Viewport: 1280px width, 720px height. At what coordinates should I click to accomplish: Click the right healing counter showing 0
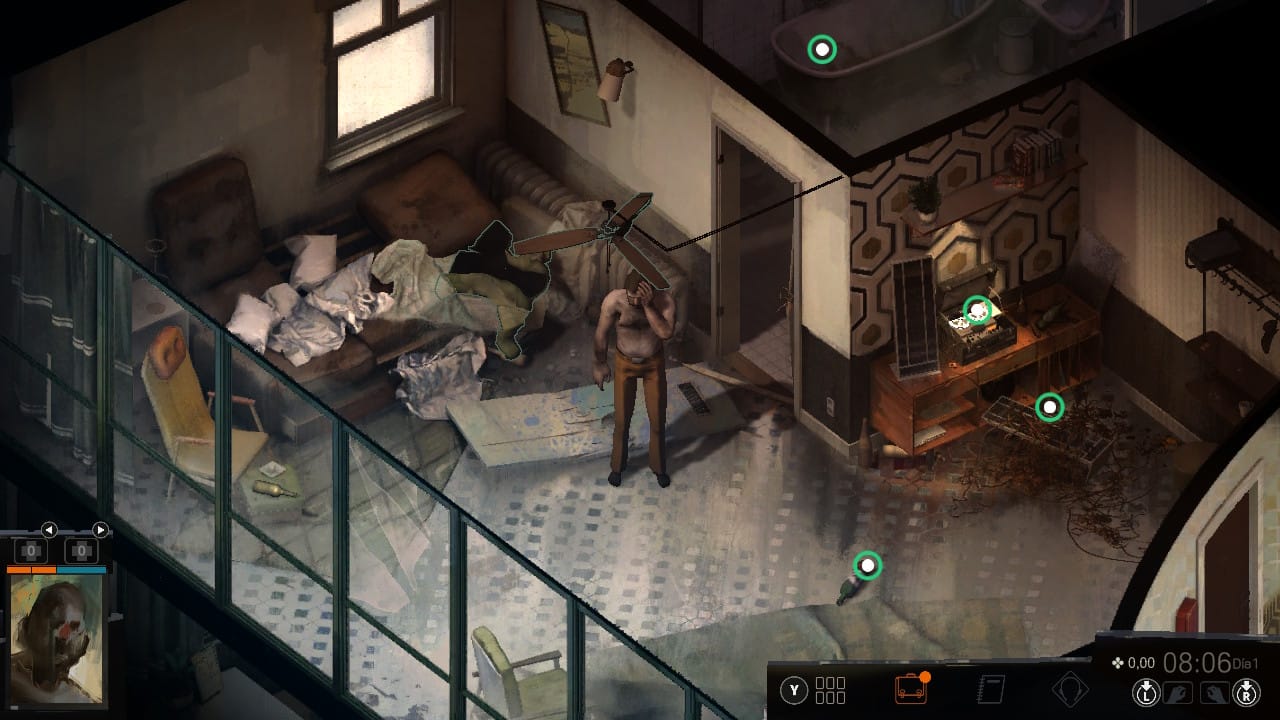82,550
